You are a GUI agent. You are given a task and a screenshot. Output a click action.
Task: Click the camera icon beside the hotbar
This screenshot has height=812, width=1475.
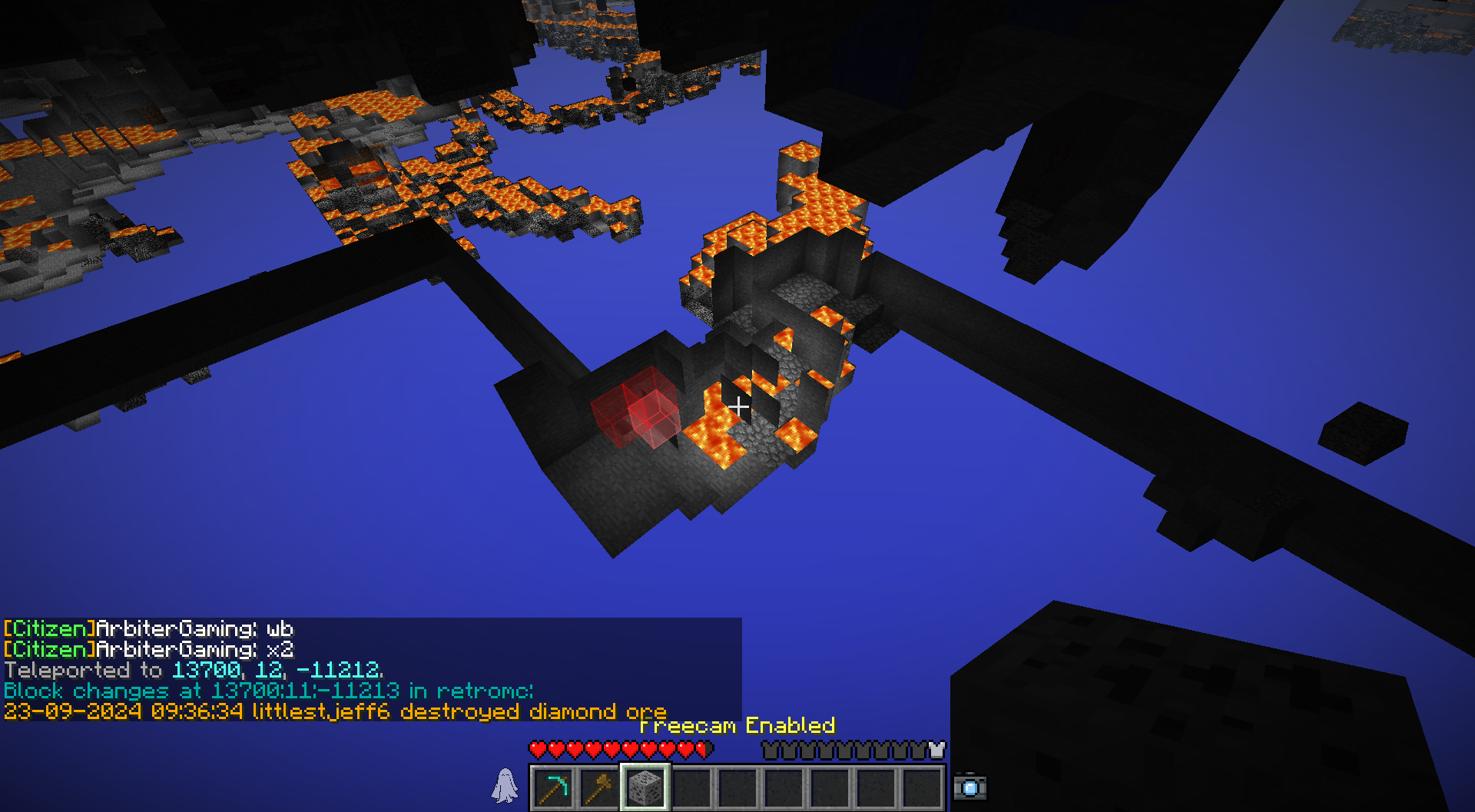click(x=970, y=787)
